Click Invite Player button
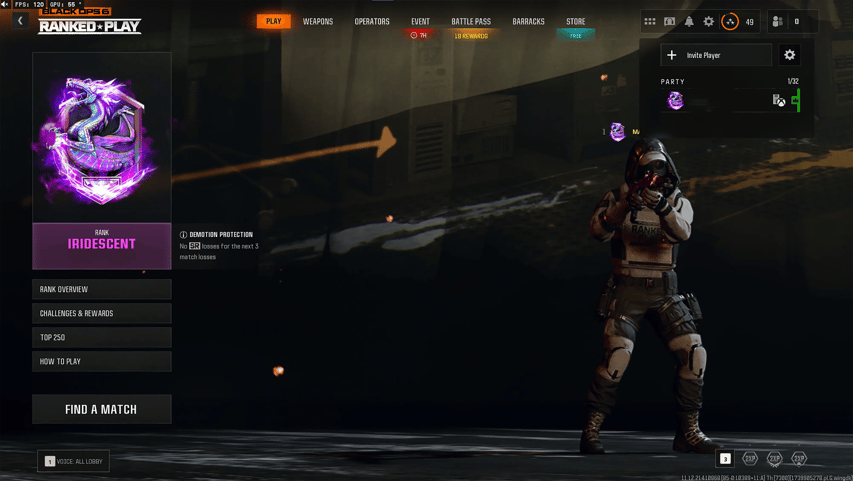The height and width of the screenshot is (481, 853). [x=716, y=55]
